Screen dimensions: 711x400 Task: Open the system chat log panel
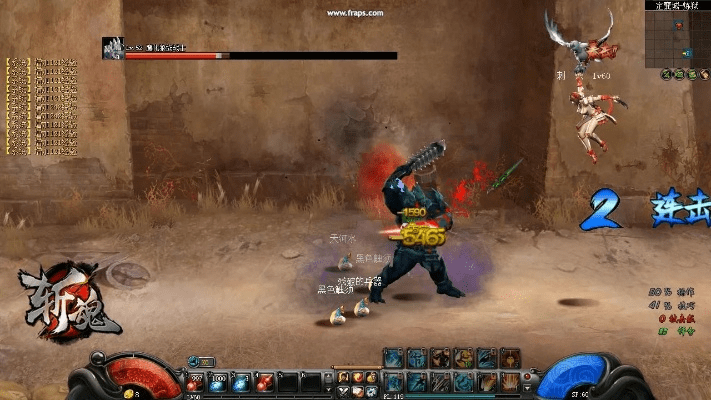42,106
